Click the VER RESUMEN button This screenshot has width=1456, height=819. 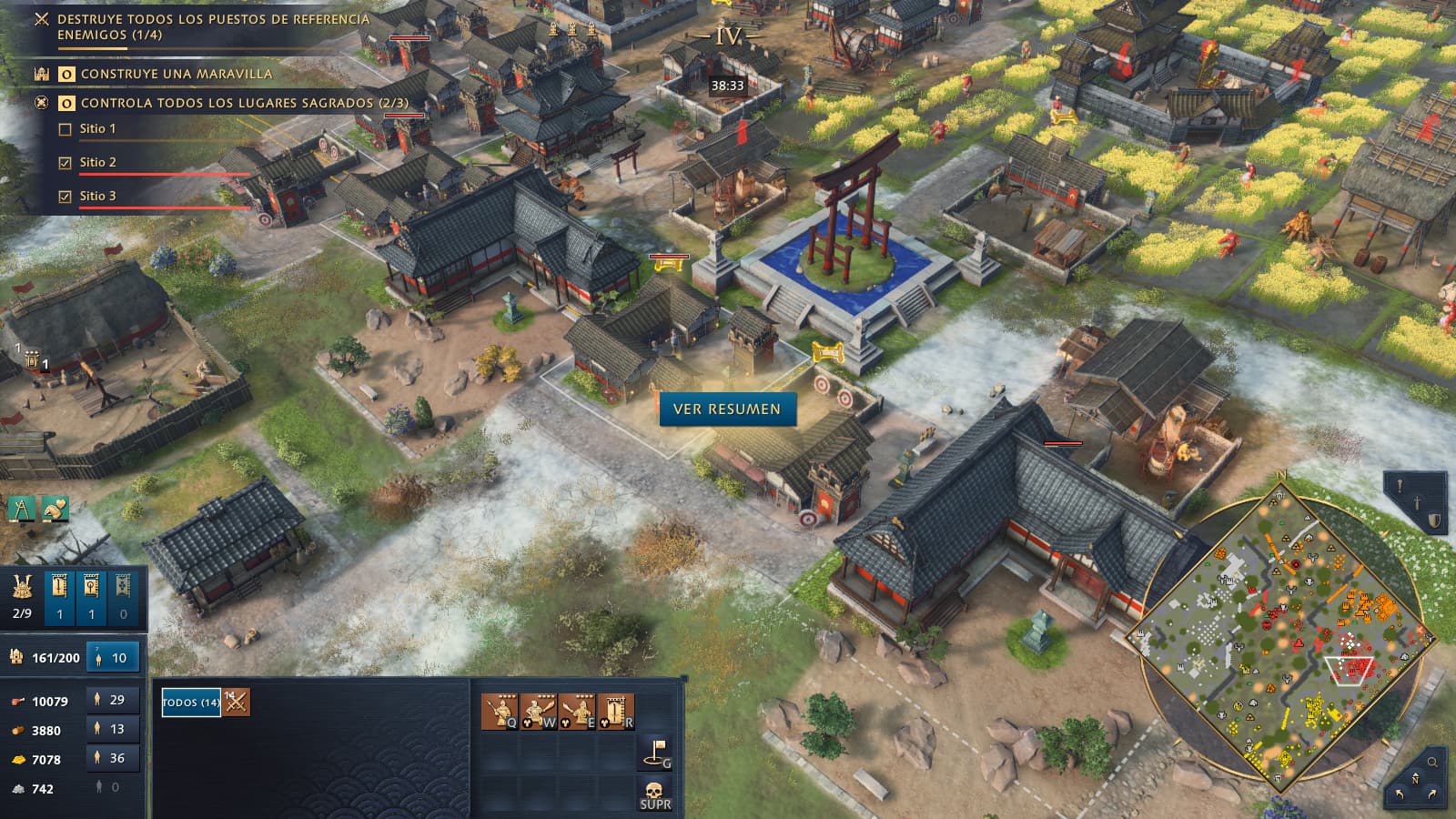727,409
